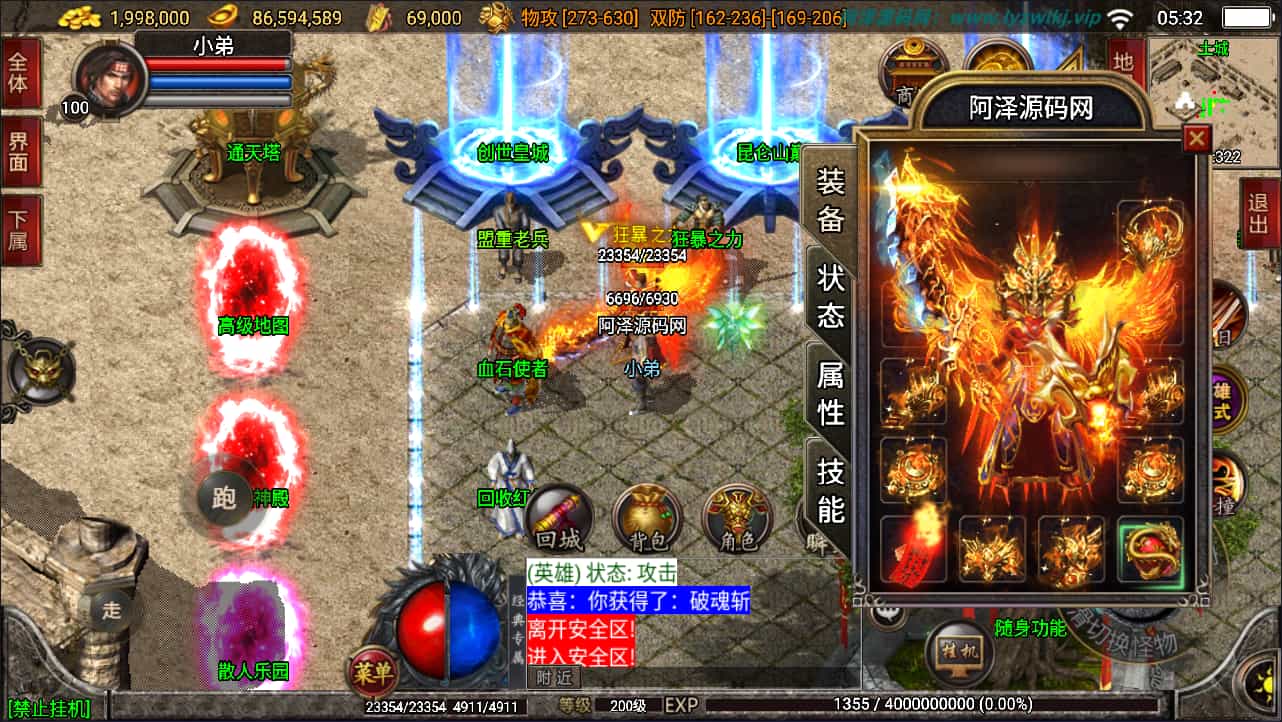Open the 背包 backpack icon
The height and width of the screenshot is (722, 1282).
[x=645, y=520]
